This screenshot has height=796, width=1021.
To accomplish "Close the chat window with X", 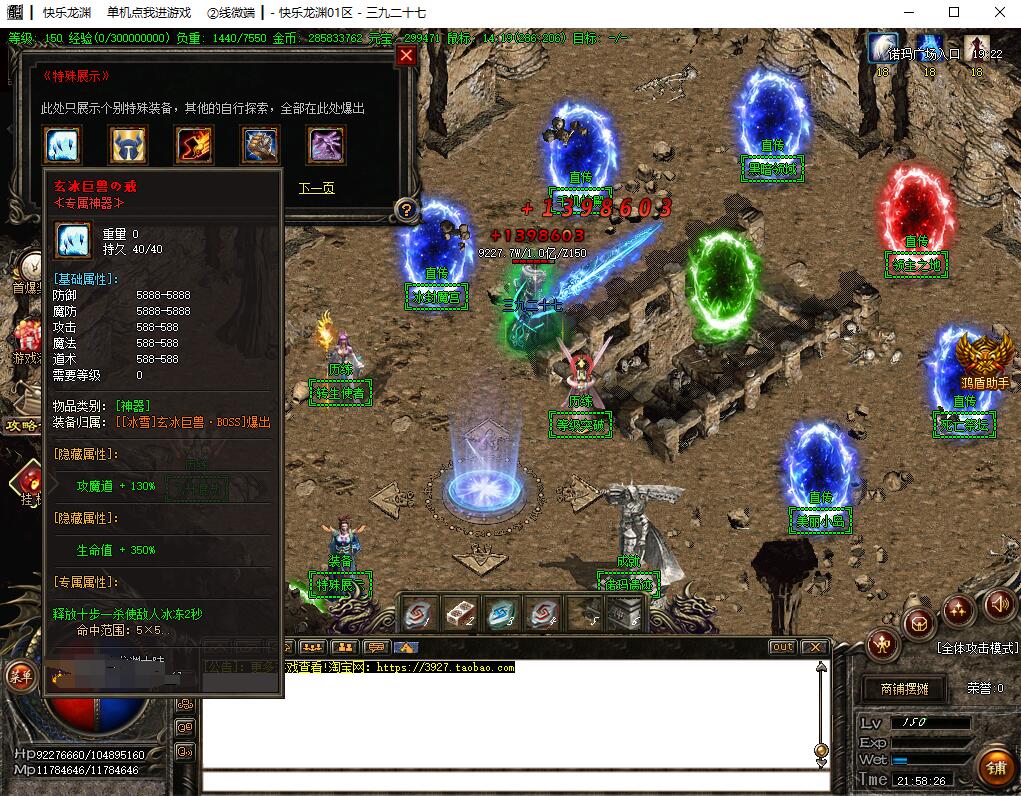I will tap(814, 647).
